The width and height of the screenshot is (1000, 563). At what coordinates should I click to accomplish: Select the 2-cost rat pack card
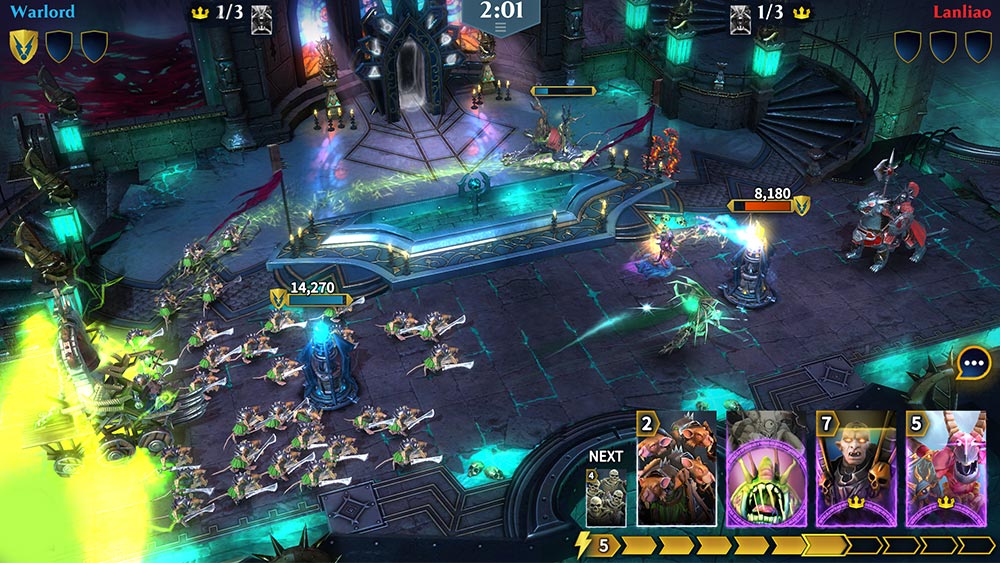click(x=676, y=469)
